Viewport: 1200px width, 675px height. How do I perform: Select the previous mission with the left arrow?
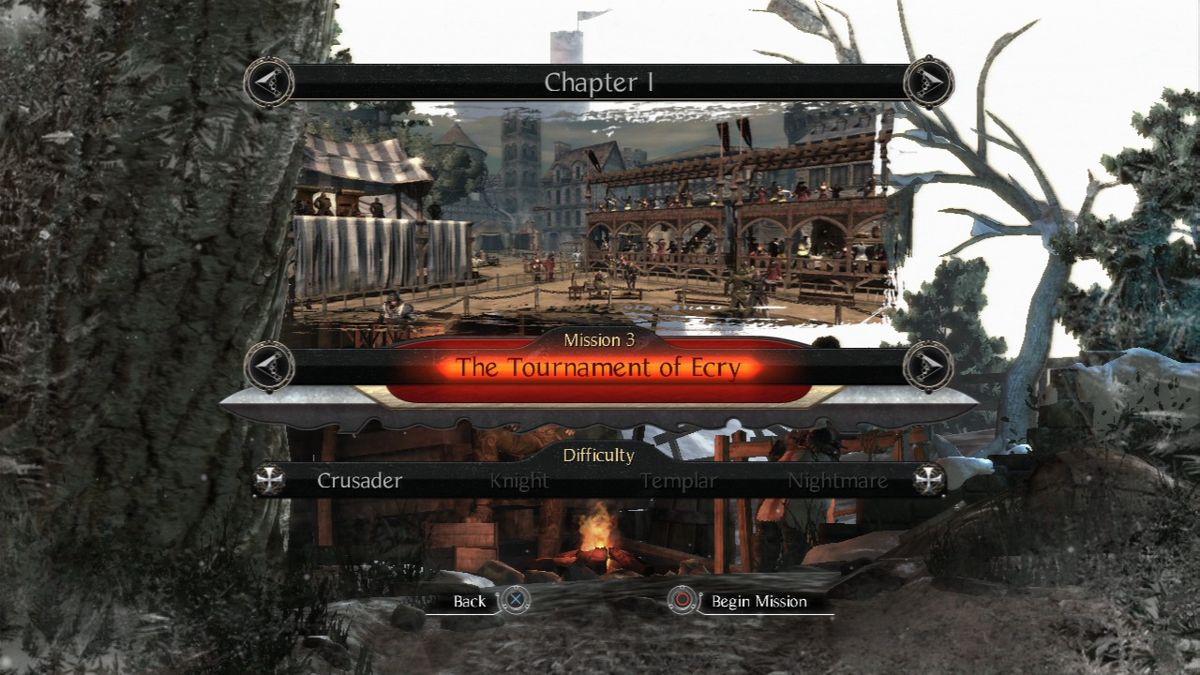[268, 365]
